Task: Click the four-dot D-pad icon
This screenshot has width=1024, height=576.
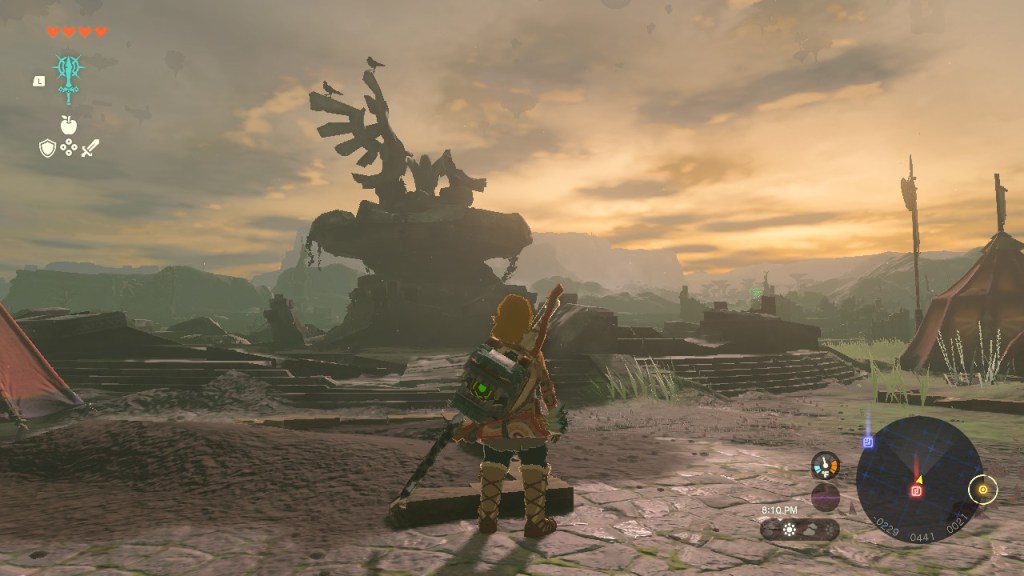Action: (69, 148)
